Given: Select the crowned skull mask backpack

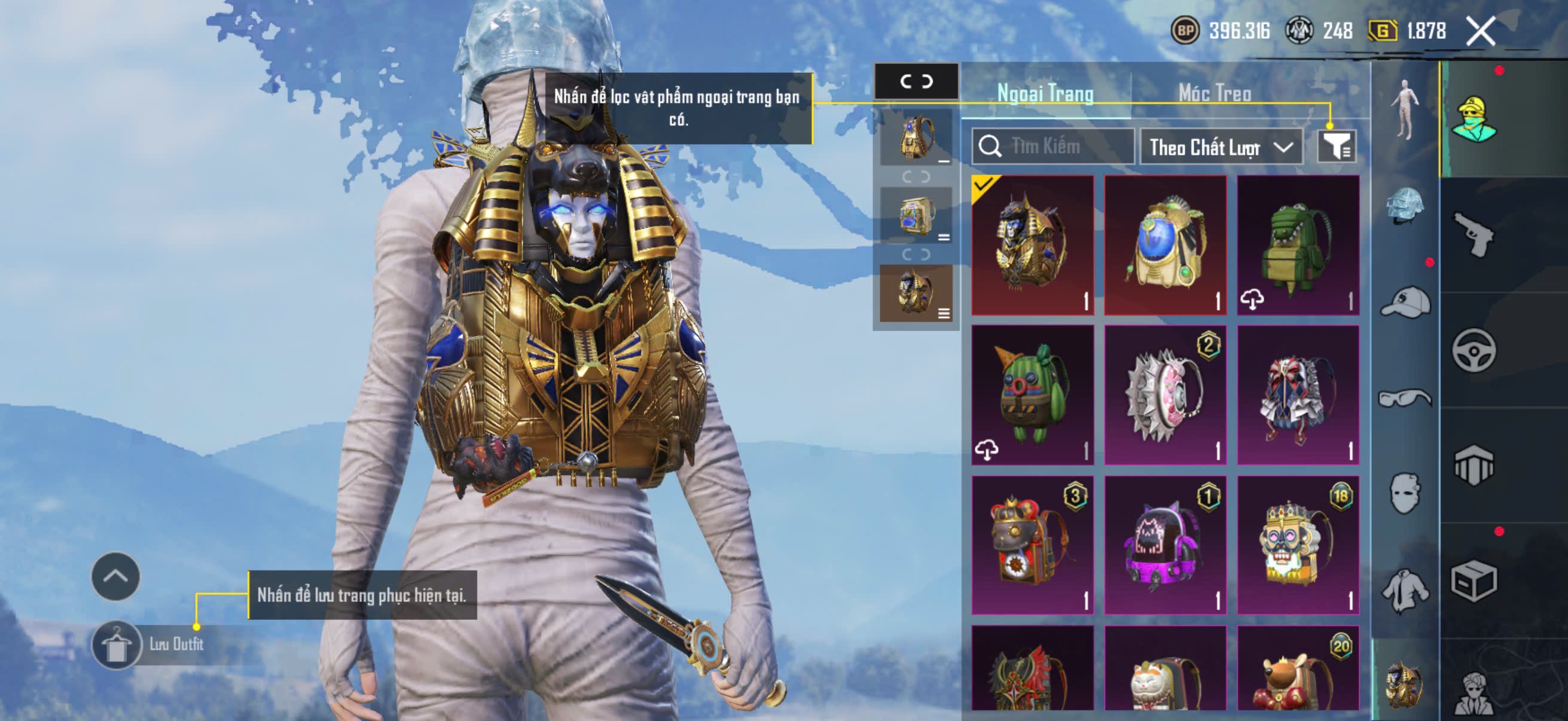Looking at the screenshot, I should (x=1298, y=545).
